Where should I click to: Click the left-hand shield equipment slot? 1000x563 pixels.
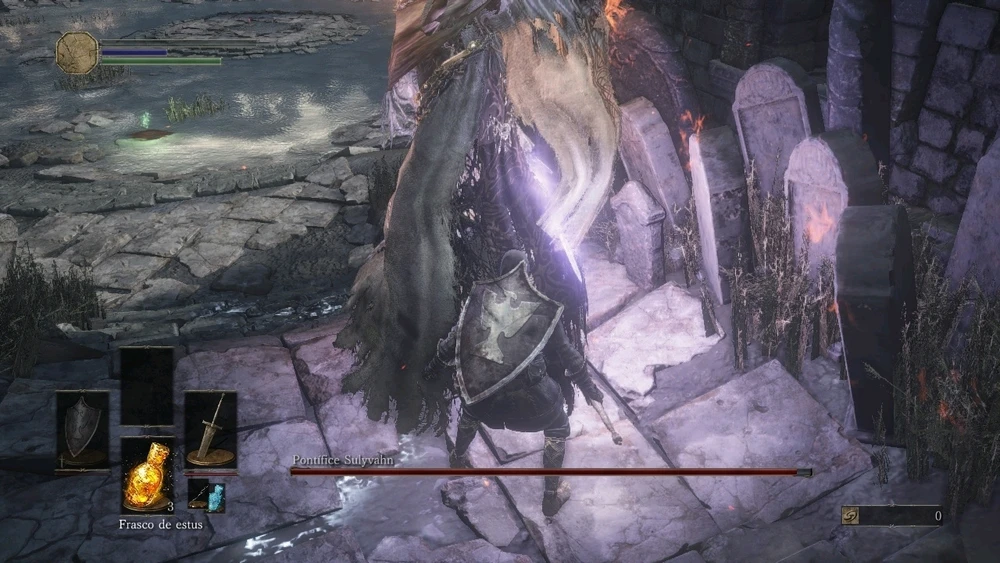82,428
